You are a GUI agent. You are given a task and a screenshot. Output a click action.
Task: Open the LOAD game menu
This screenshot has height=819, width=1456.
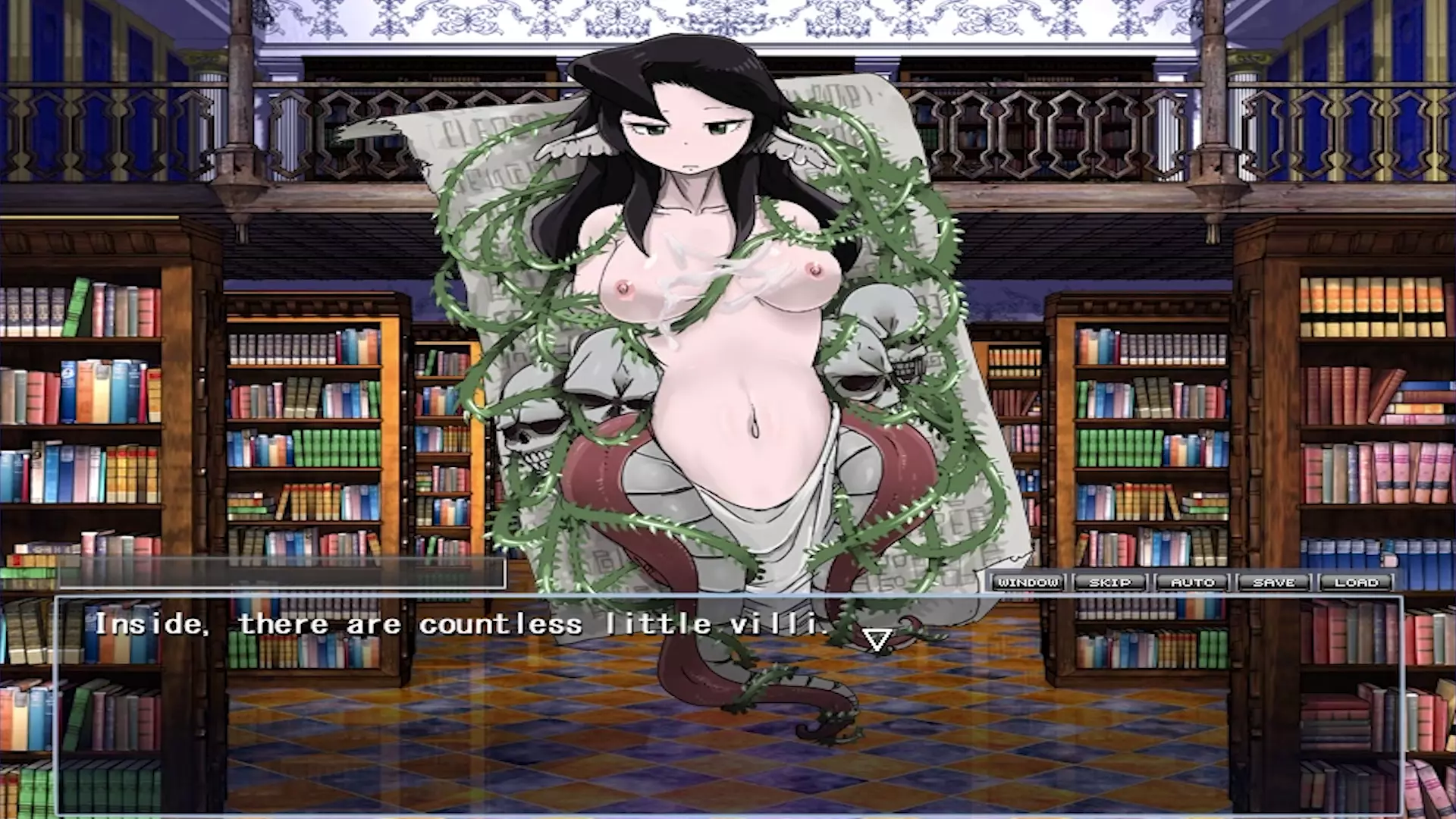(x=1357, y=582)
